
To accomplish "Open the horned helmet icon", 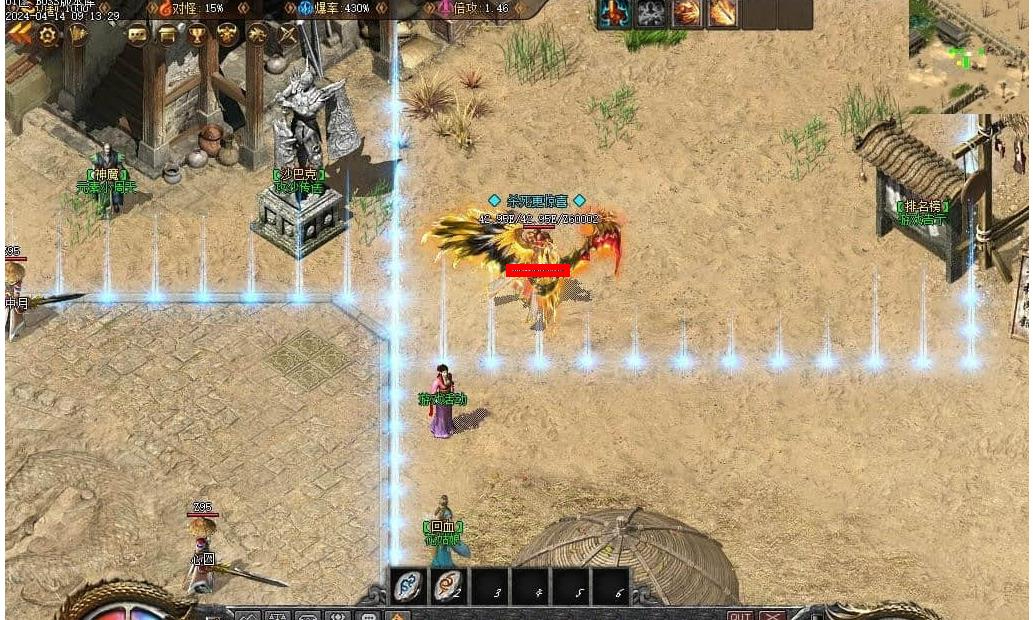I will coord(228,34).
